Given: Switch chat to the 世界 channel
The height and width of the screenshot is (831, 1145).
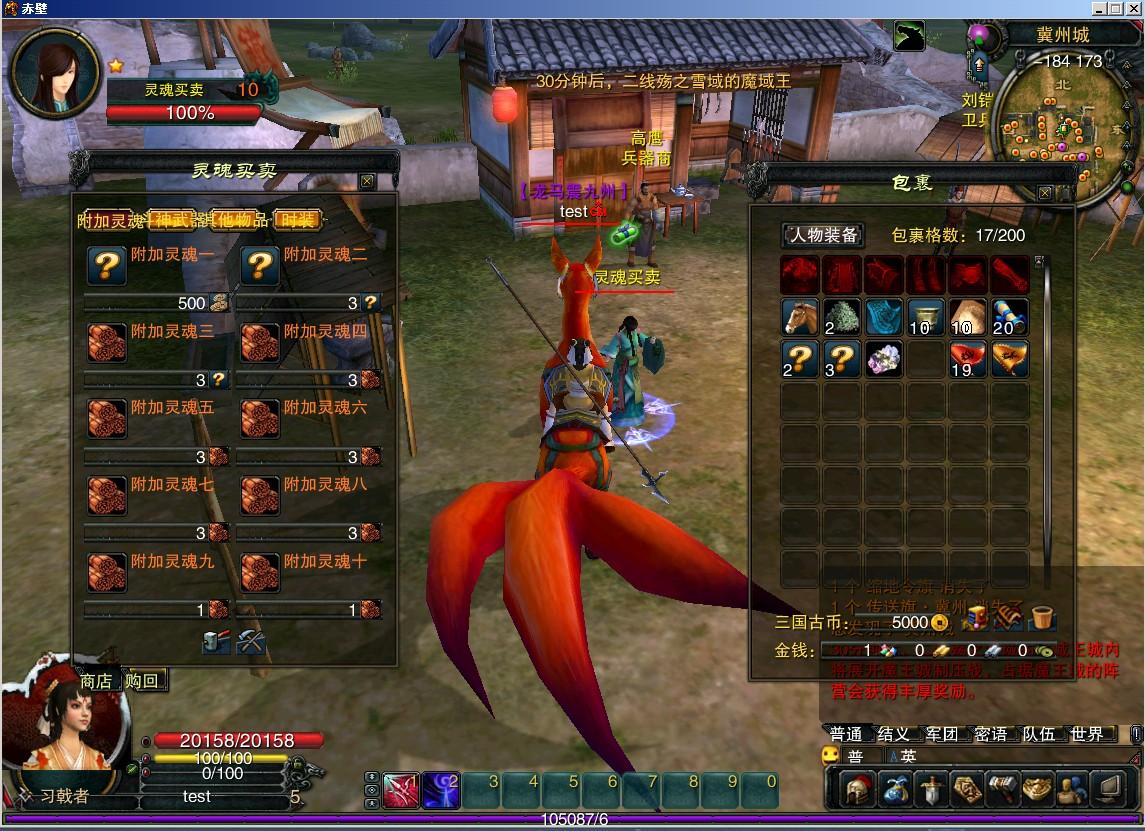Looking at the screenshot, I should click(1087, 734).
